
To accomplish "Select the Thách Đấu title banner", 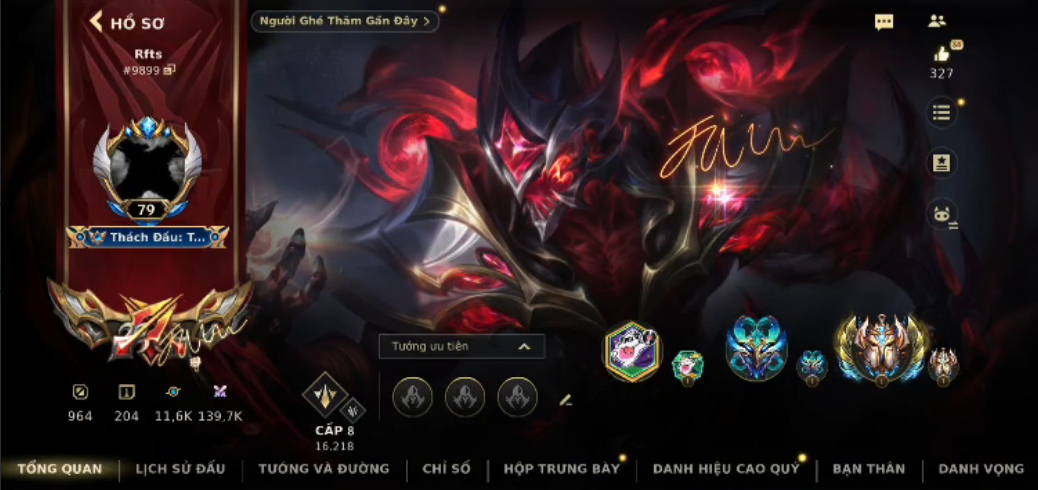I will (148, 237).
